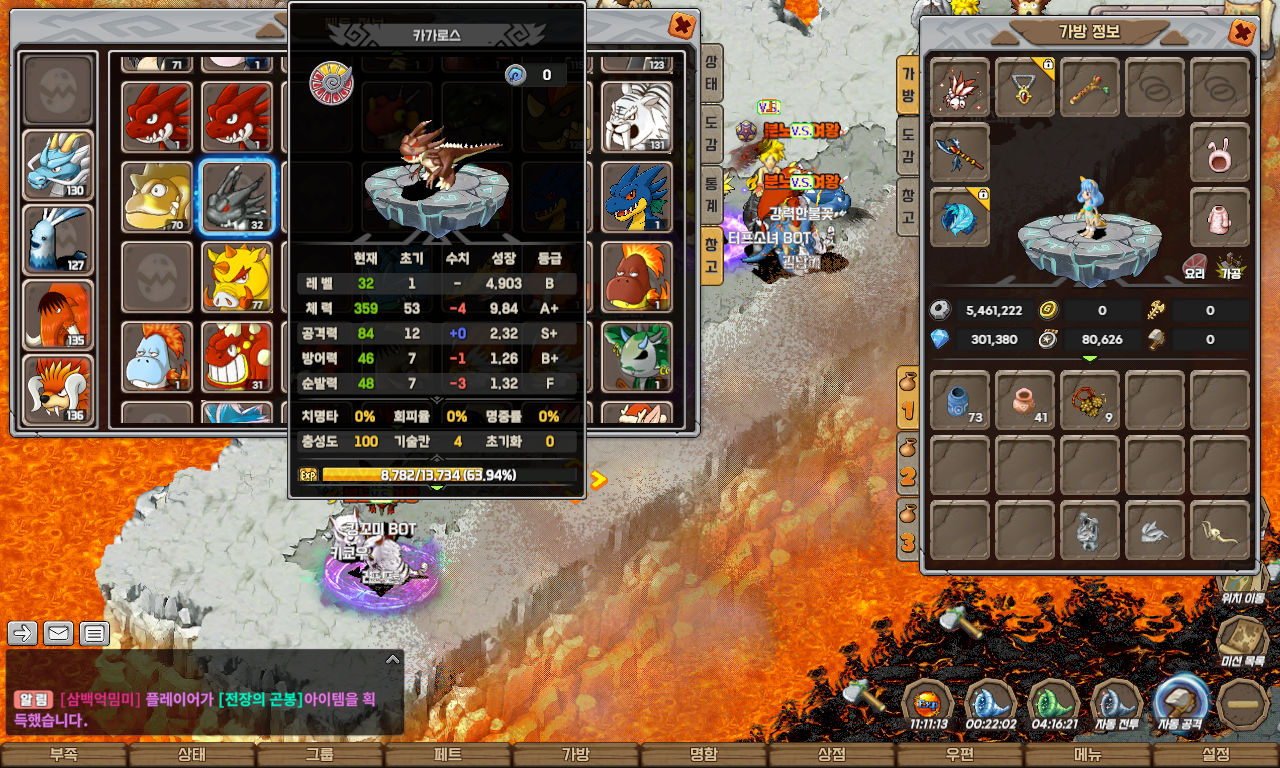Close the 가방 정보 bag window
This screenshot has width=1280, height=768.
(x=1242, y=33)
